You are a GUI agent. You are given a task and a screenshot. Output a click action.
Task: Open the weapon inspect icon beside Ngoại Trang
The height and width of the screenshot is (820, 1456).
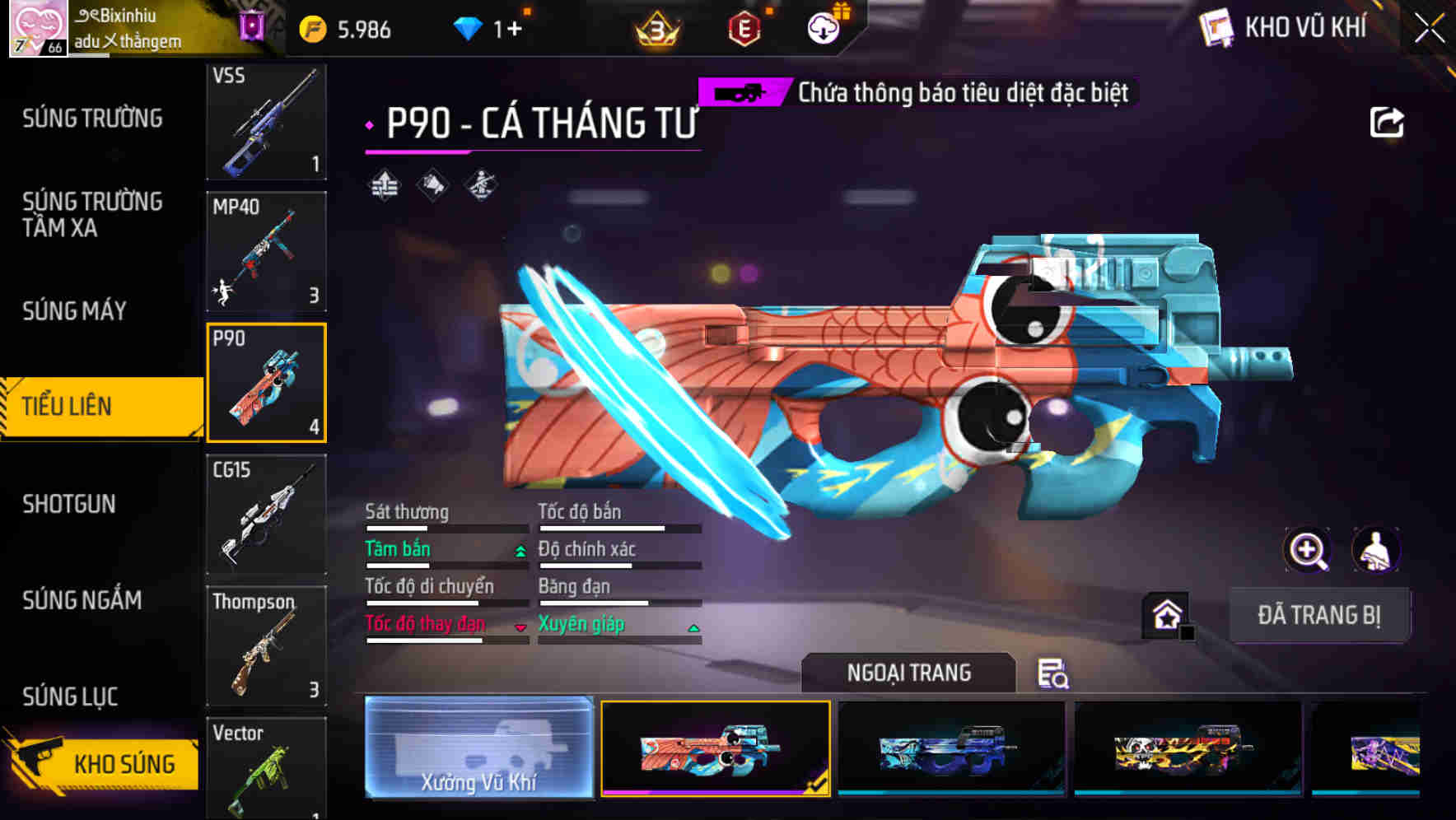[1057, 673]
